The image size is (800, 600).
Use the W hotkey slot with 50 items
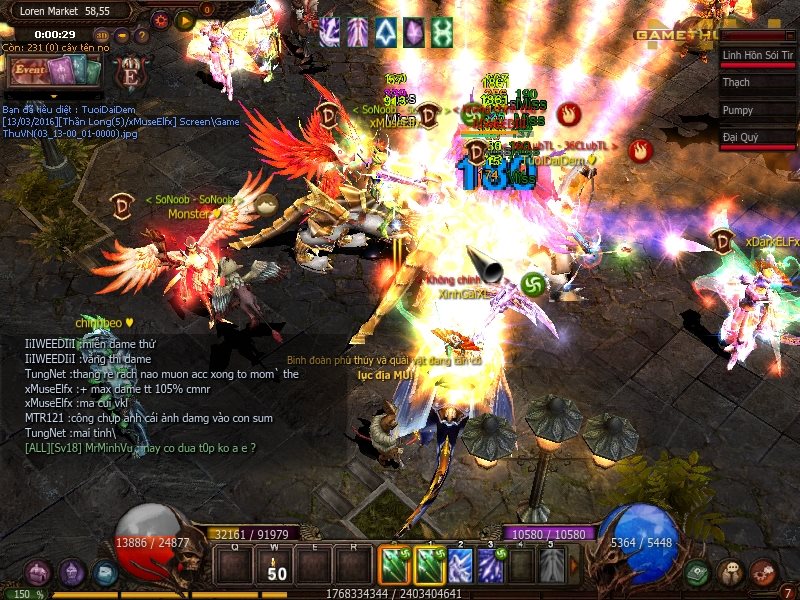(277, 567)
